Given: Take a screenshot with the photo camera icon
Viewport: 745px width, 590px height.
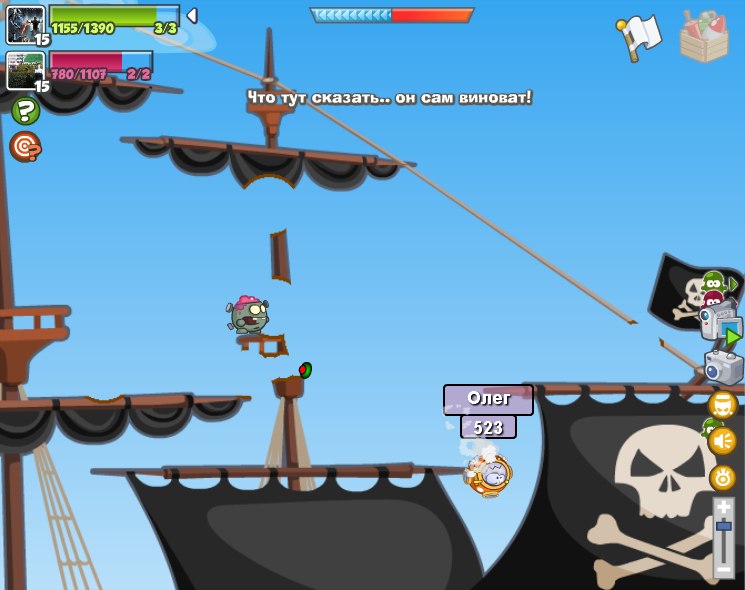Looking at the screenshot, I should pos(724,367).
